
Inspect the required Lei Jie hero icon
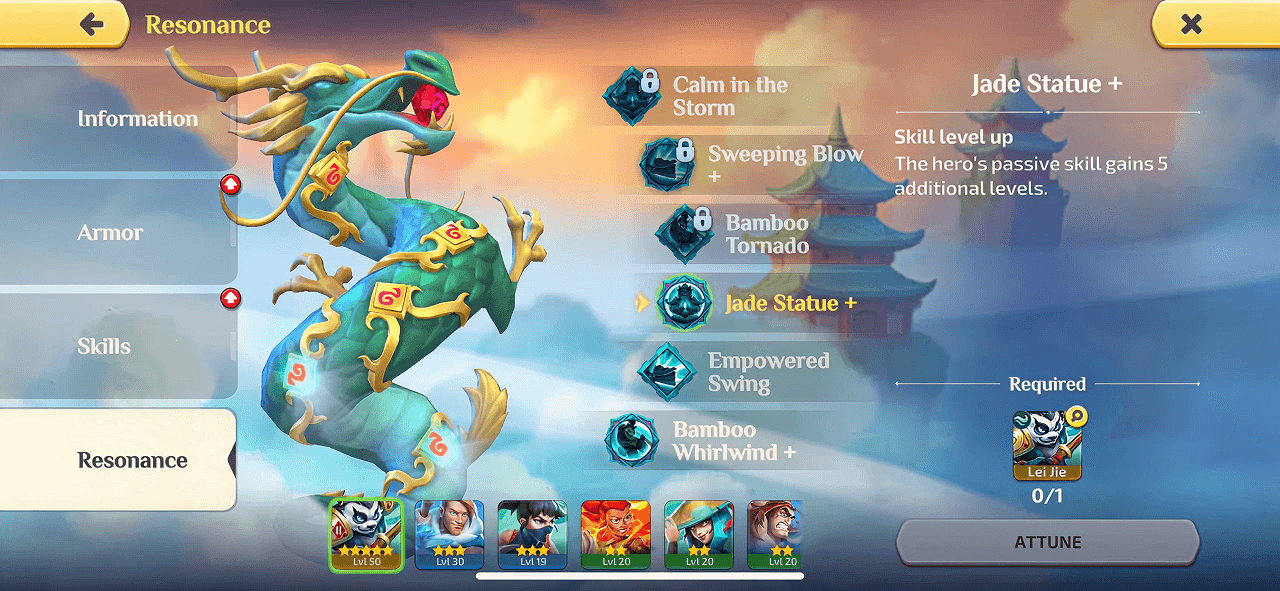pos(1047,445)
